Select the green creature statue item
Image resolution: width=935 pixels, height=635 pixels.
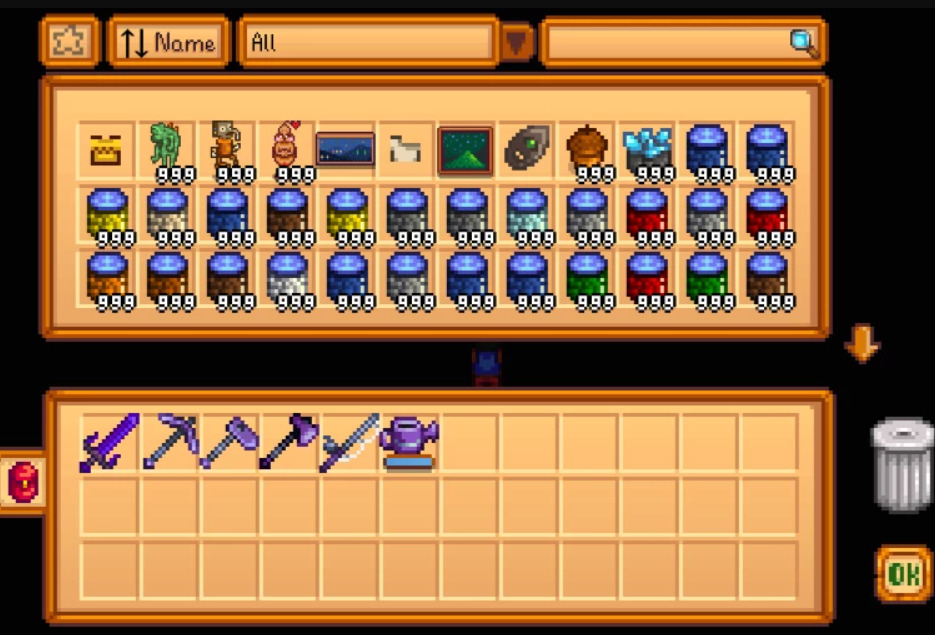pos(167,150)
